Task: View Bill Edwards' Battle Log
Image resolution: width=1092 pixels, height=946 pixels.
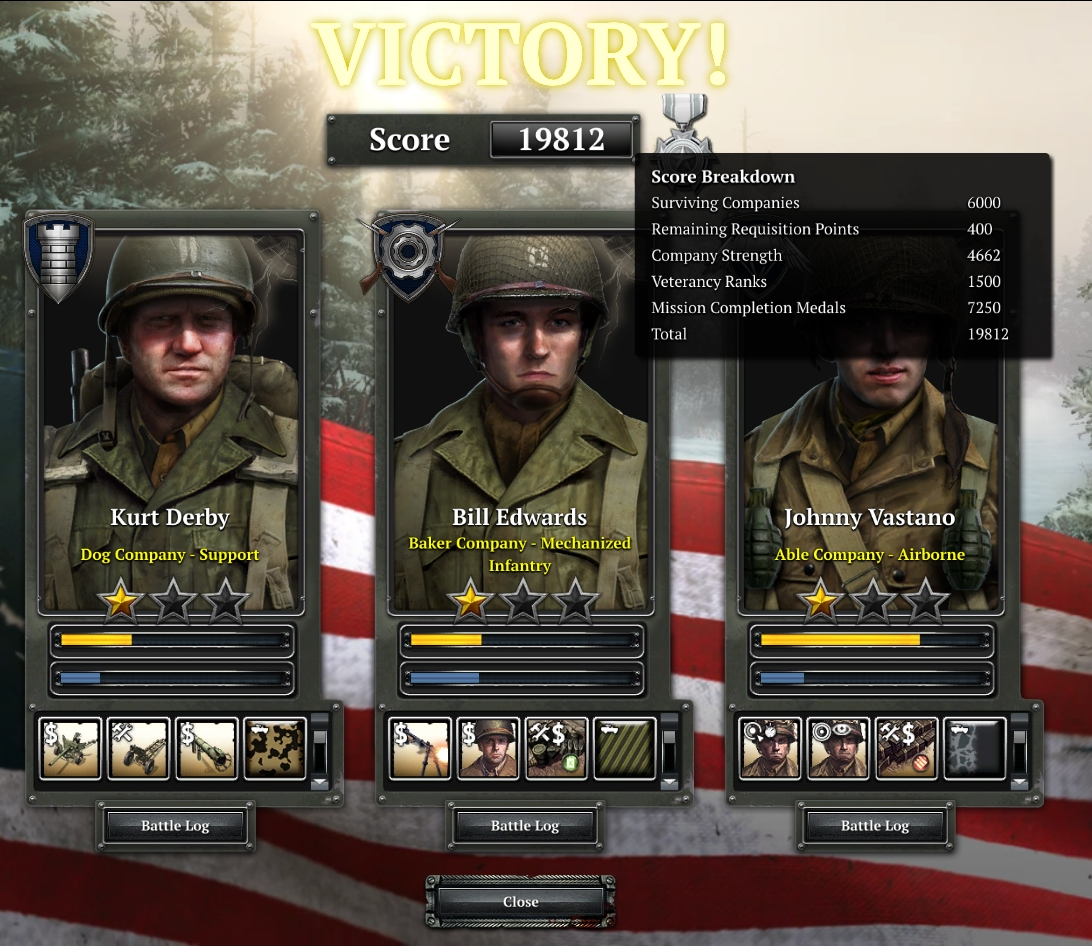Action: 525,826
